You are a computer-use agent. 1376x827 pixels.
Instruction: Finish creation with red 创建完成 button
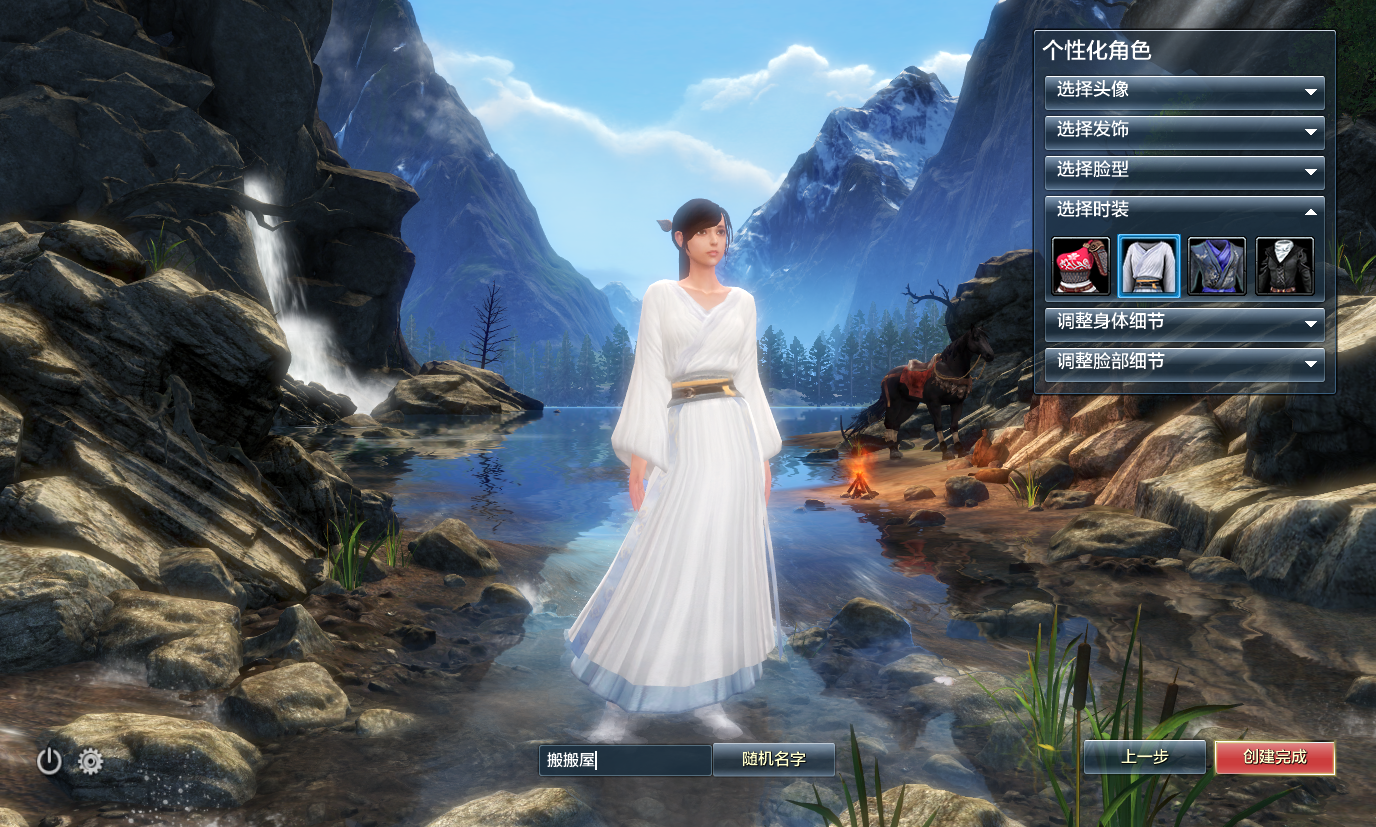(x=1274, y=757)
